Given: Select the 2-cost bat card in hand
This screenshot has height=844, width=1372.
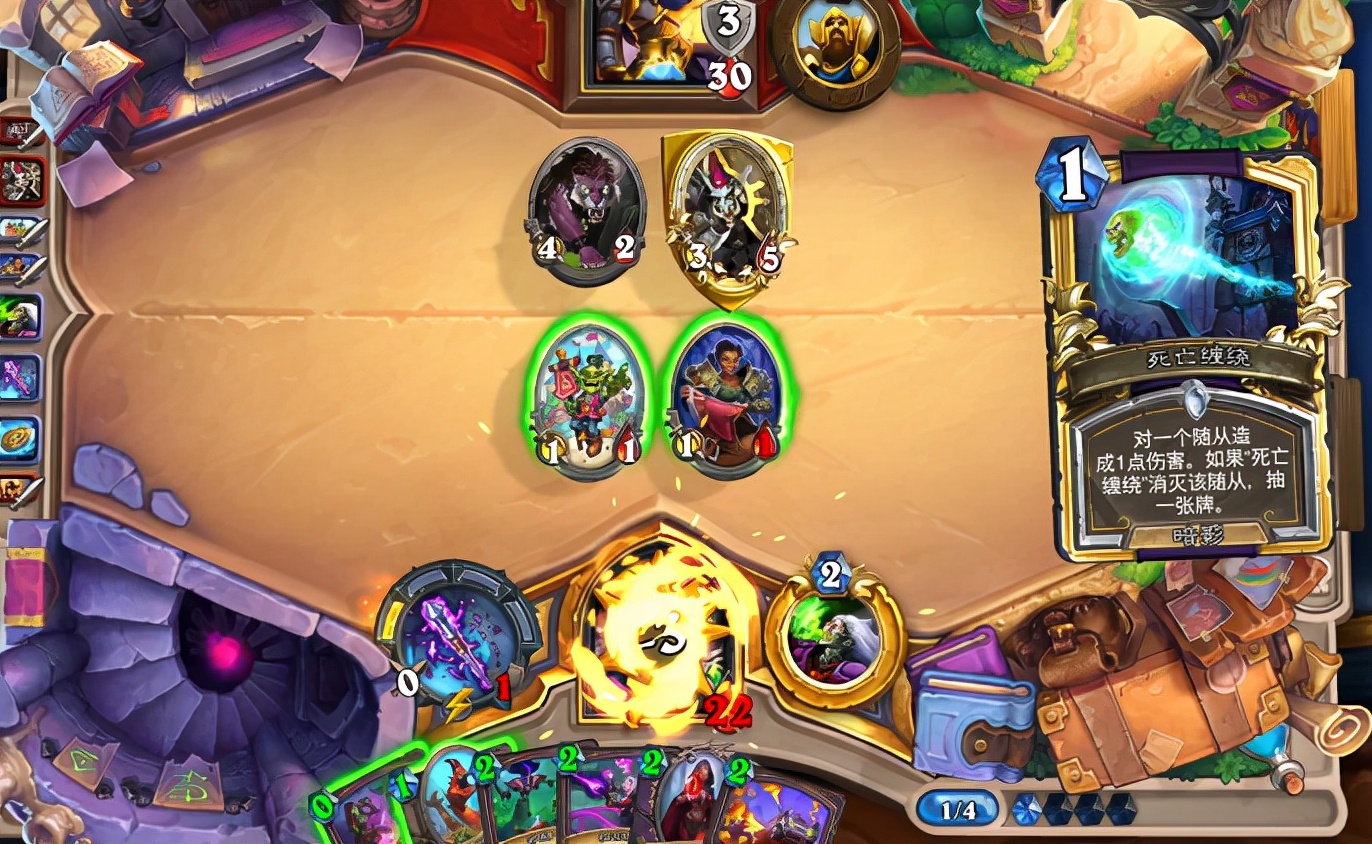Looking at the screenshot, I should click(x=518, y=805).
